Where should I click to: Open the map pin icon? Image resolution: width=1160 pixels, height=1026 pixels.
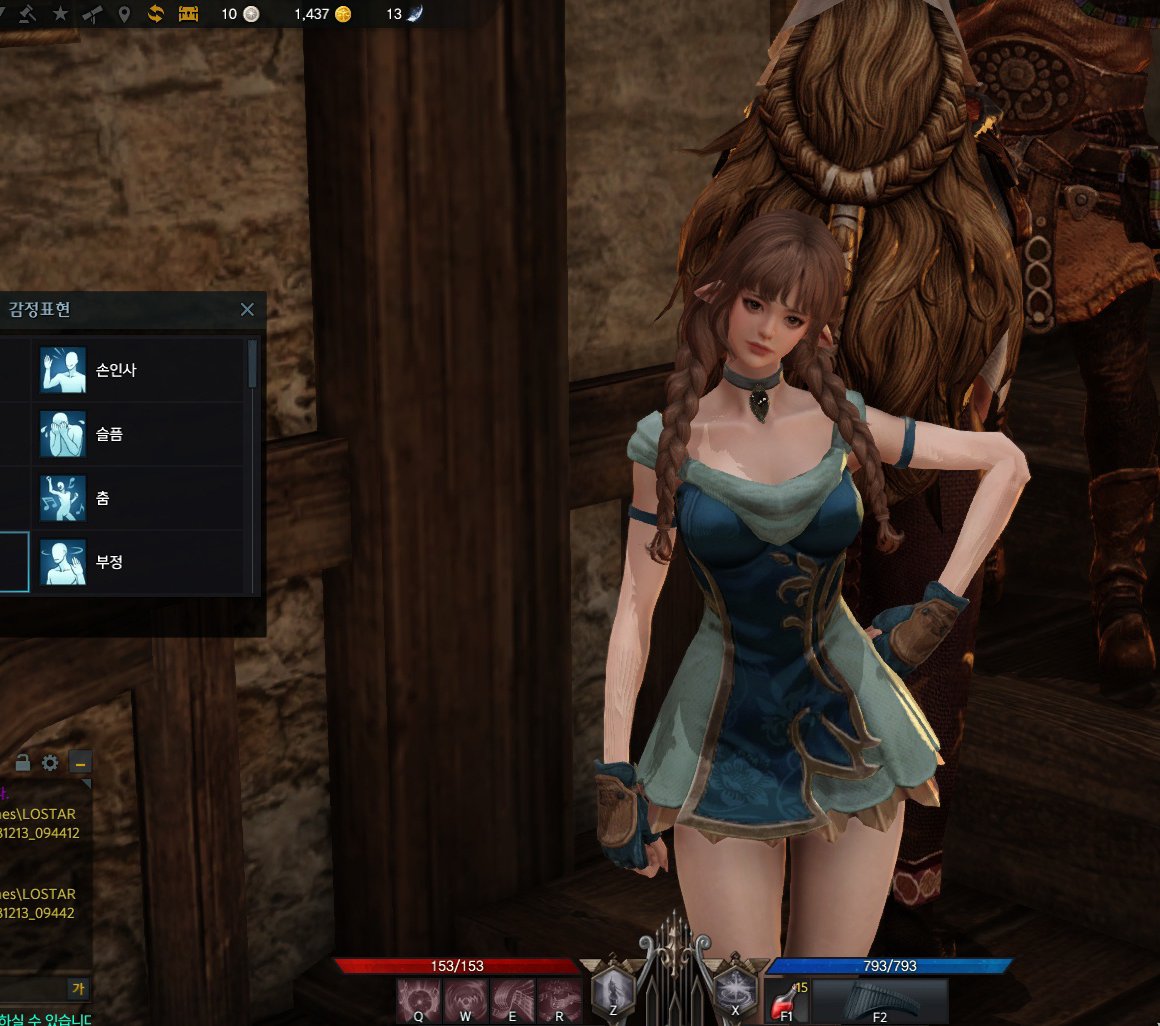(124, 14)
